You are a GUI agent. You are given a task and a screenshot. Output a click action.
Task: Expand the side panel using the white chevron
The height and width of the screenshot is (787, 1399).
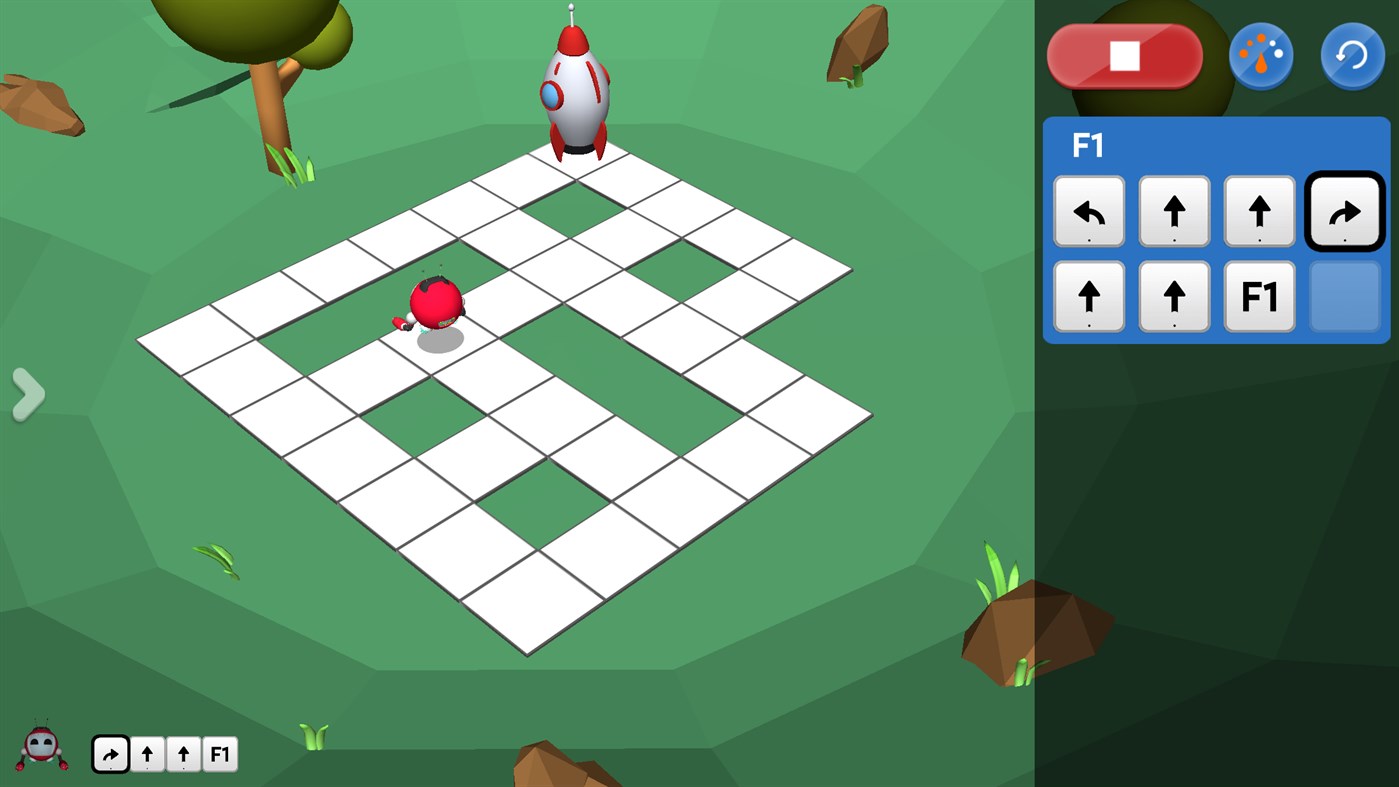pyautogui.click(x=29, y=394)
